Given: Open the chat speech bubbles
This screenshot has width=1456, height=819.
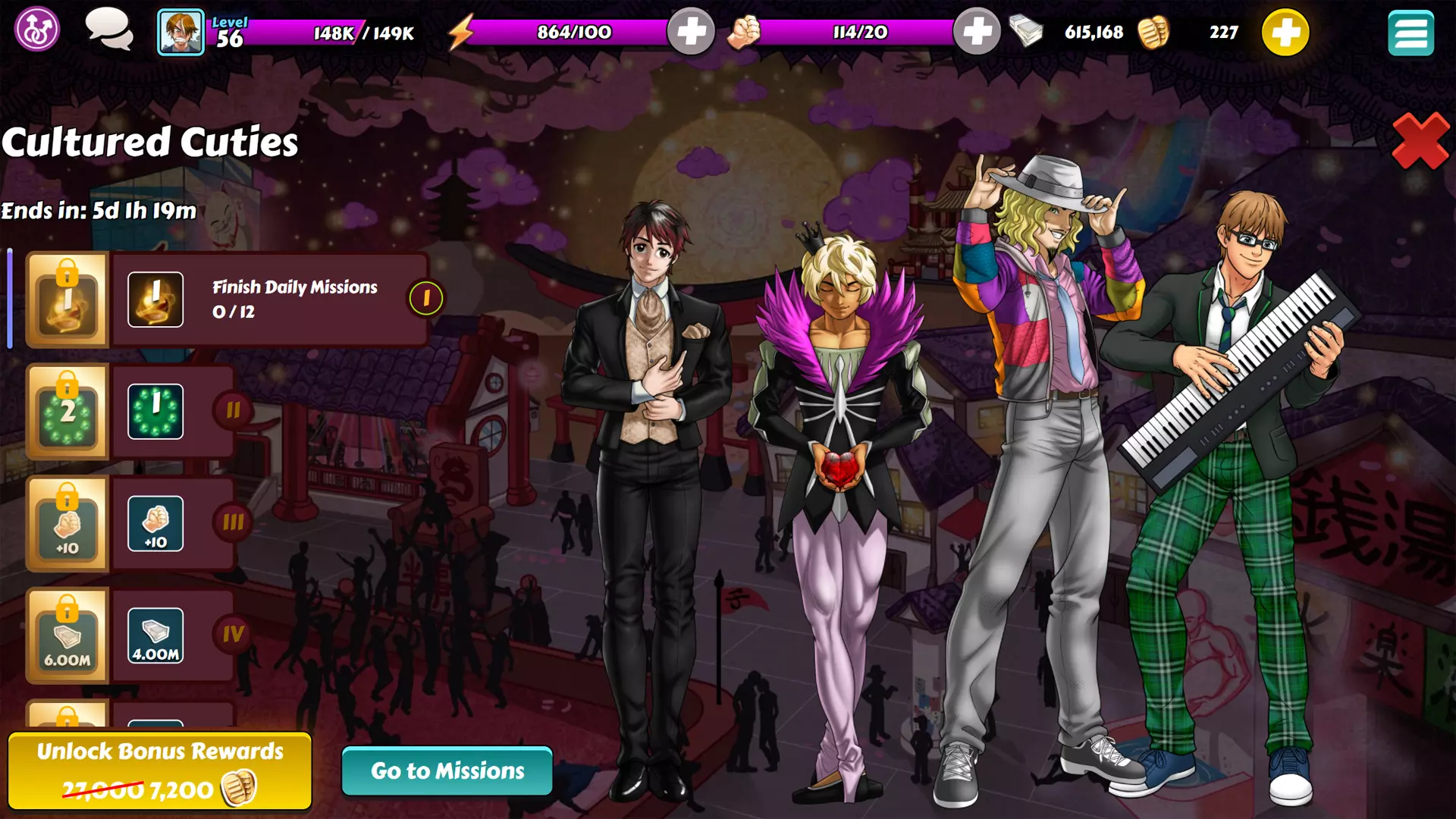Looking at the screenshot, I should 109,30.
